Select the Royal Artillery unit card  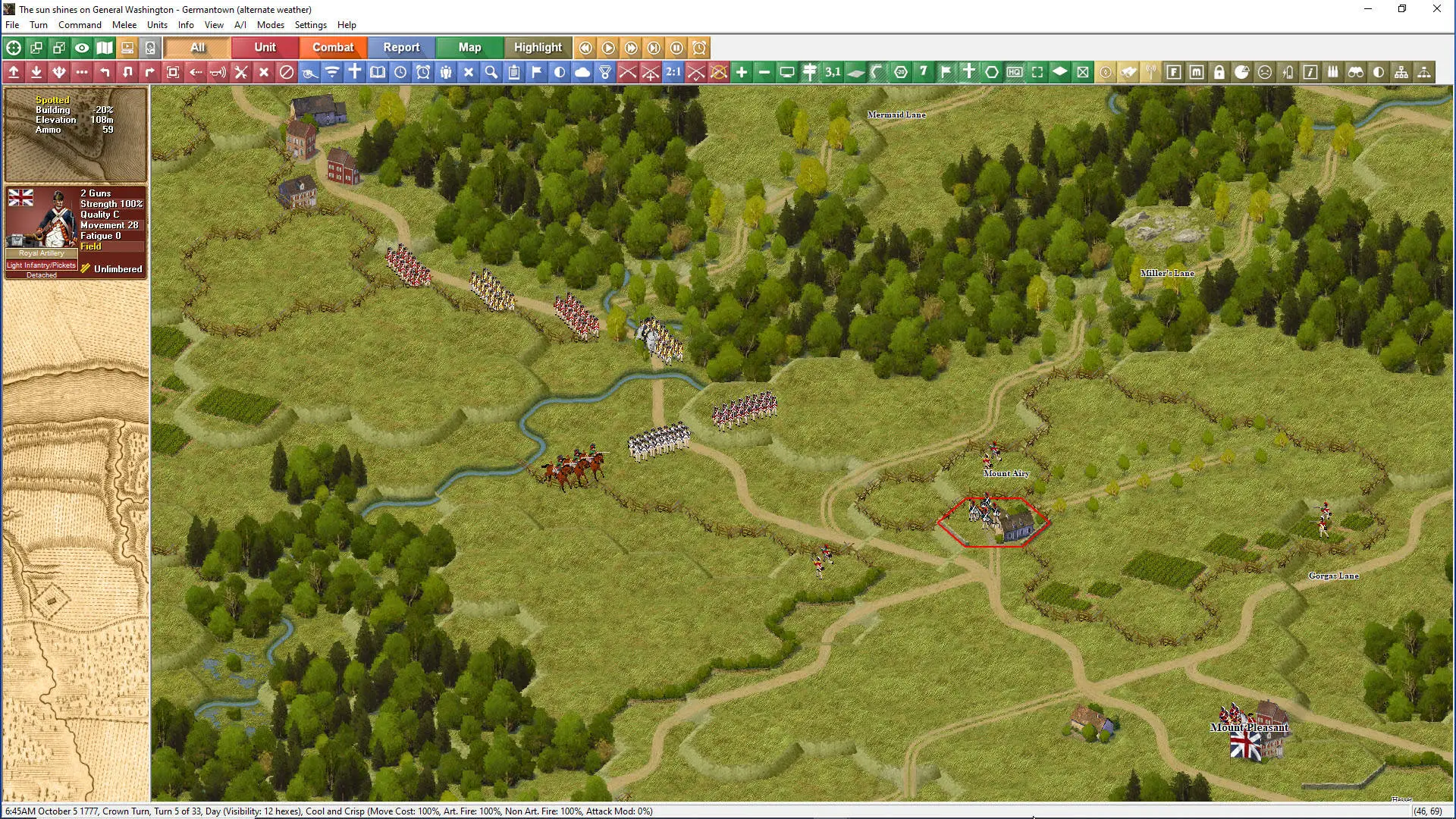click(75, 232)
